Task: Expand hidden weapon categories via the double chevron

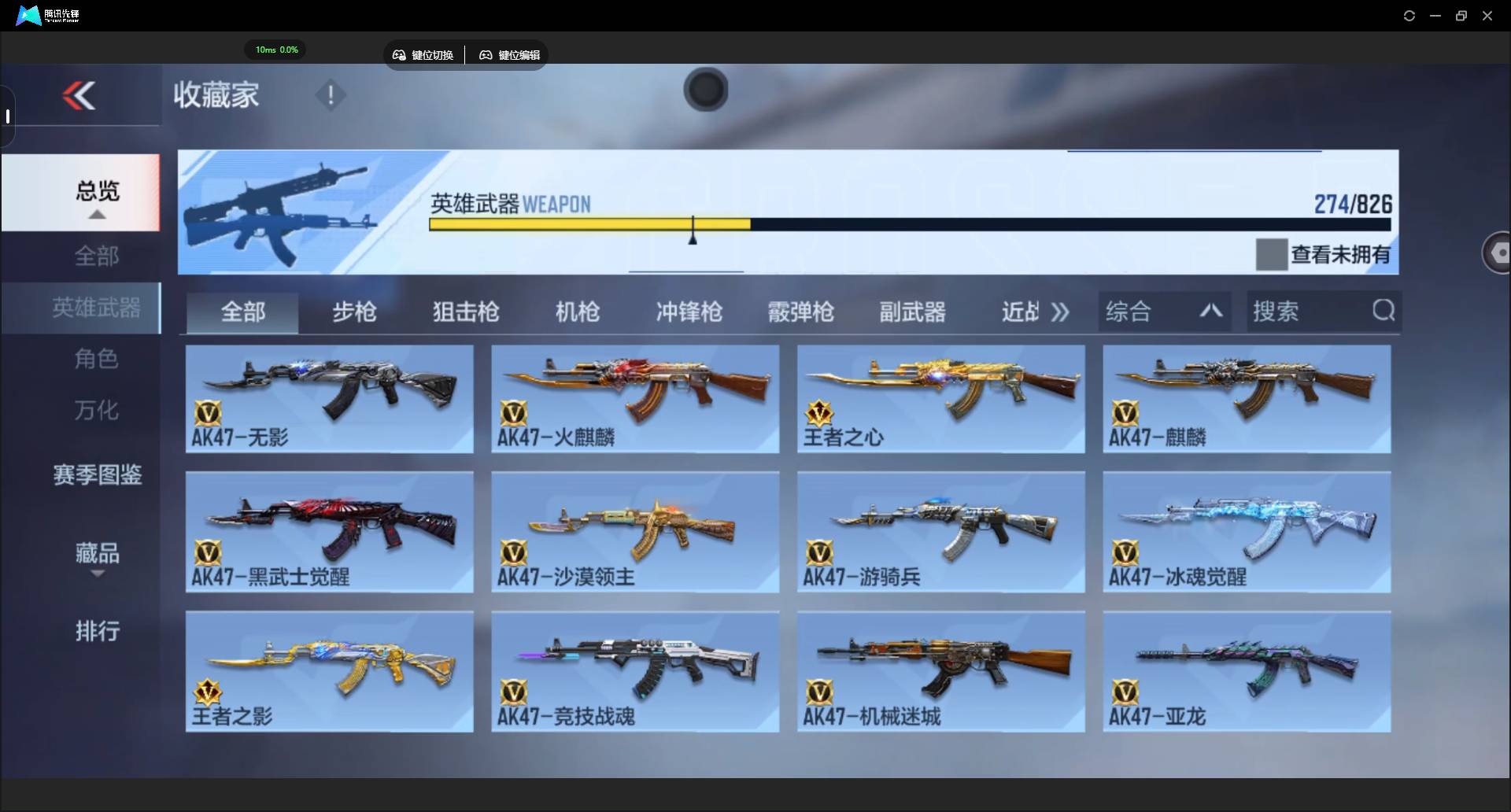Action: (1060, 312)
